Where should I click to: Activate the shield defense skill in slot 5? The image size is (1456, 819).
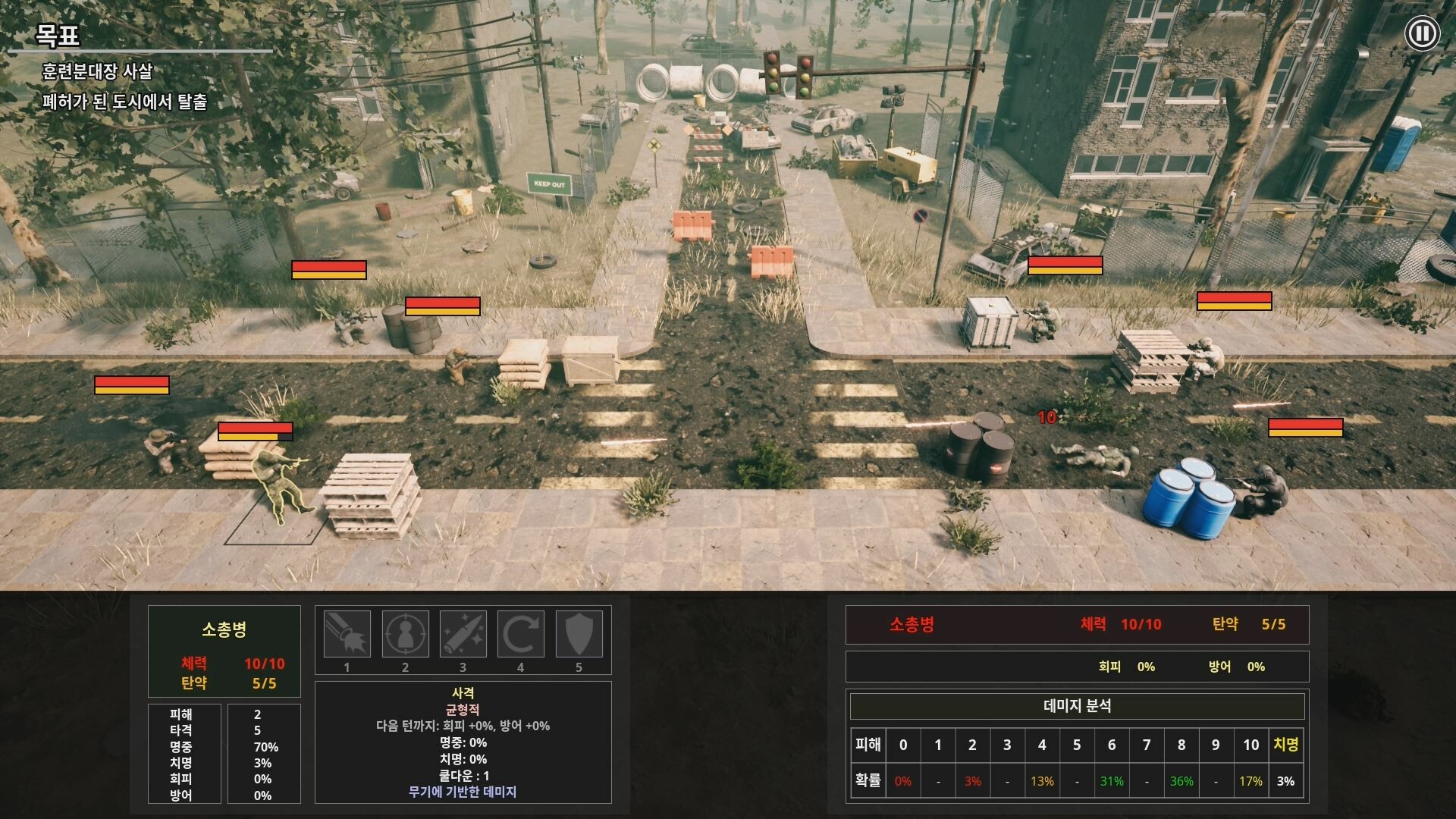580,634
